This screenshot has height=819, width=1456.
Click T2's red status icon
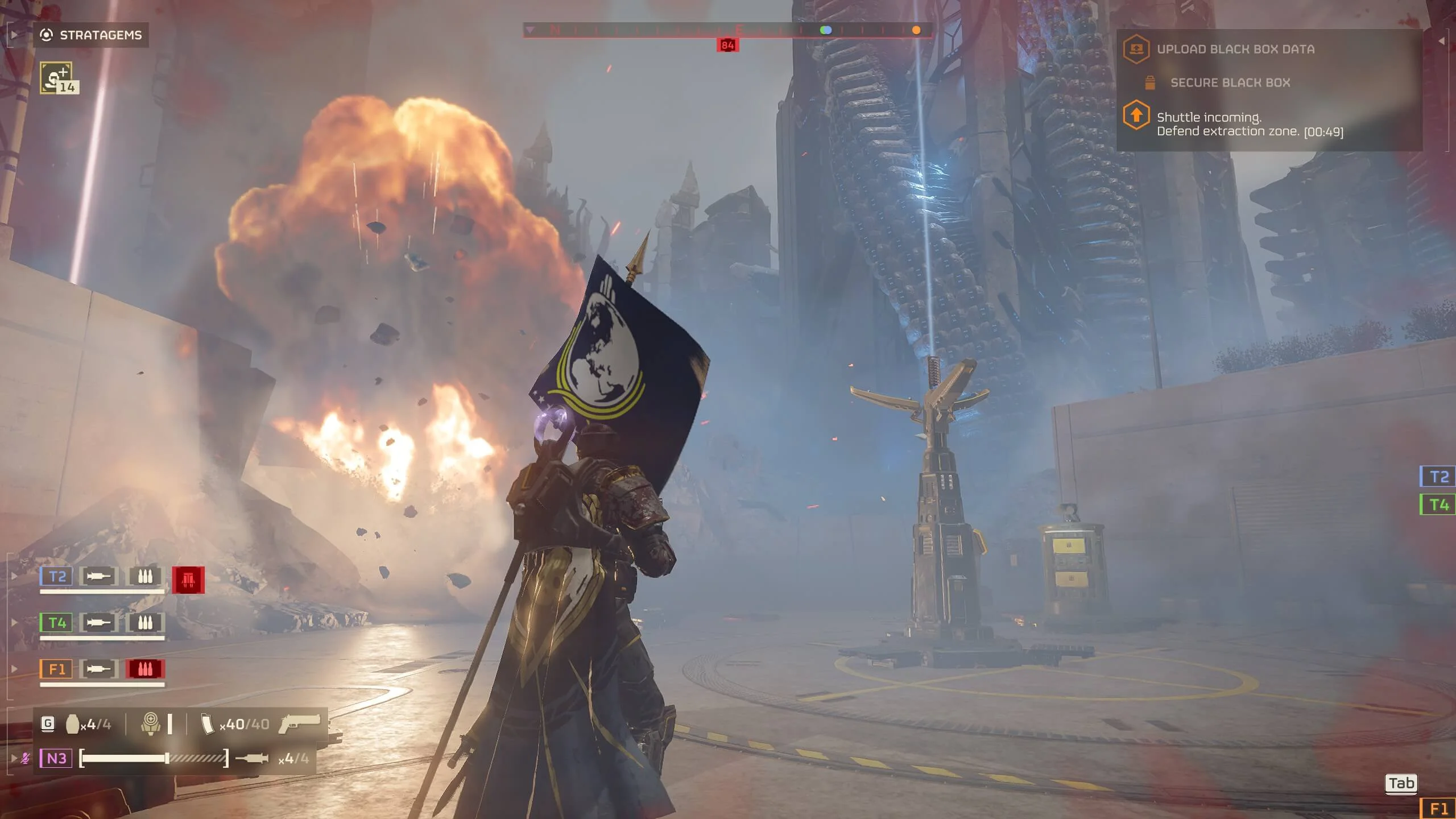(x=188, y=580)
